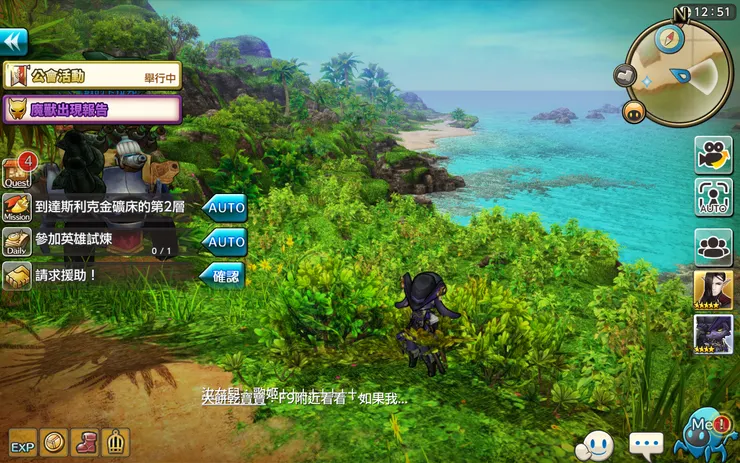This screenshot has height=463, width=740.
Task: Toggle the camera view button
Action: click(x=713, y=155)
